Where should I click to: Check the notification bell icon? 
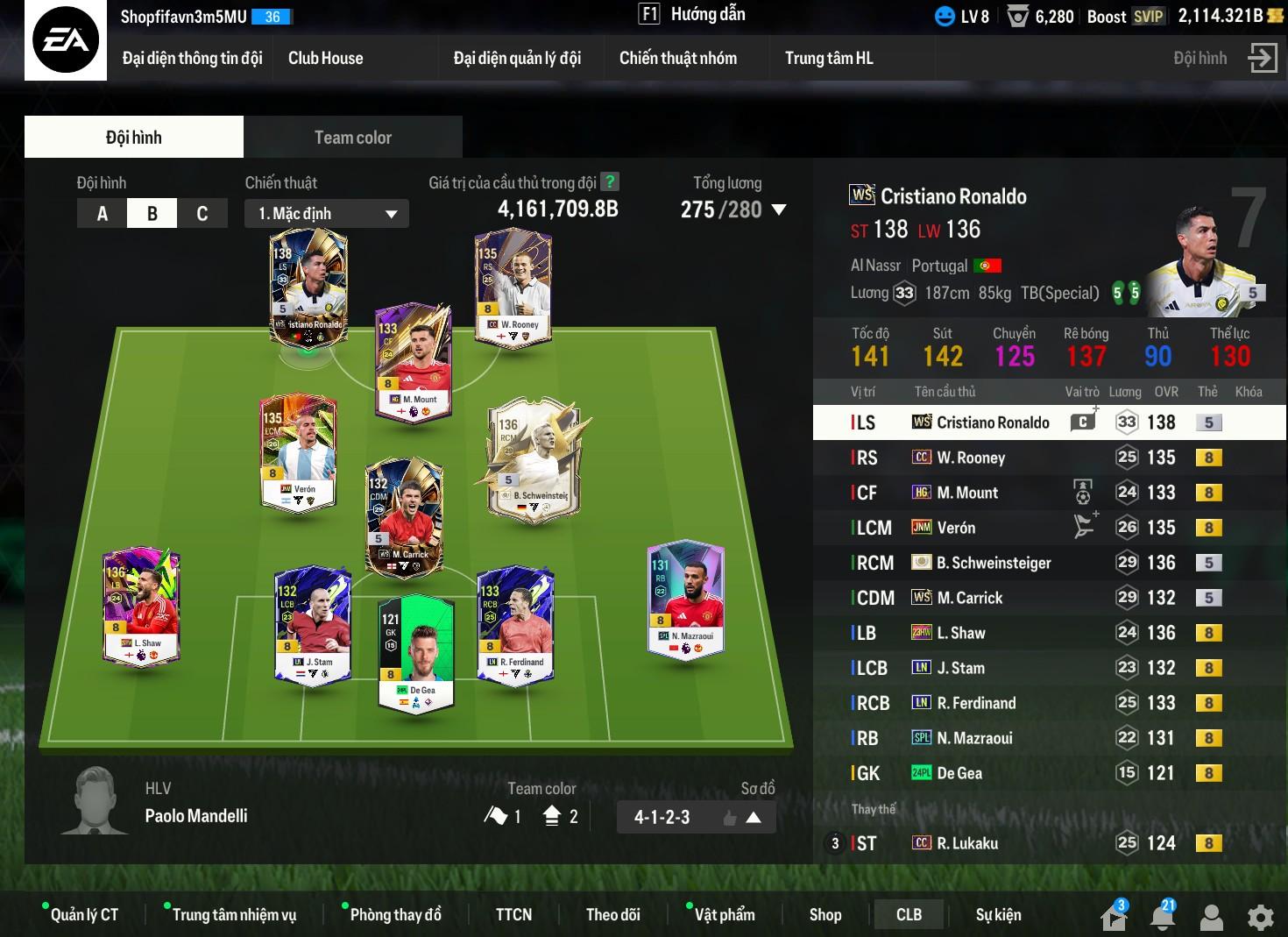1163,918
